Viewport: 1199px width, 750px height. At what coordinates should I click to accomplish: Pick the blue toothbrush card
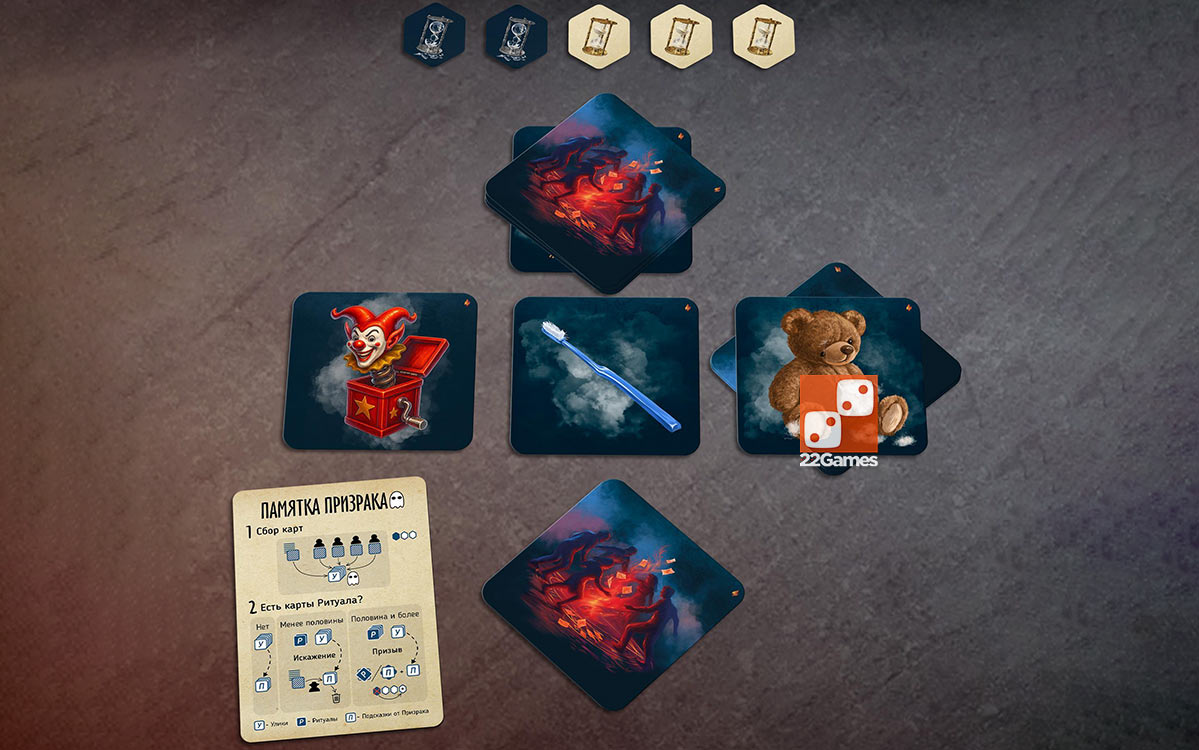[604, 376]
